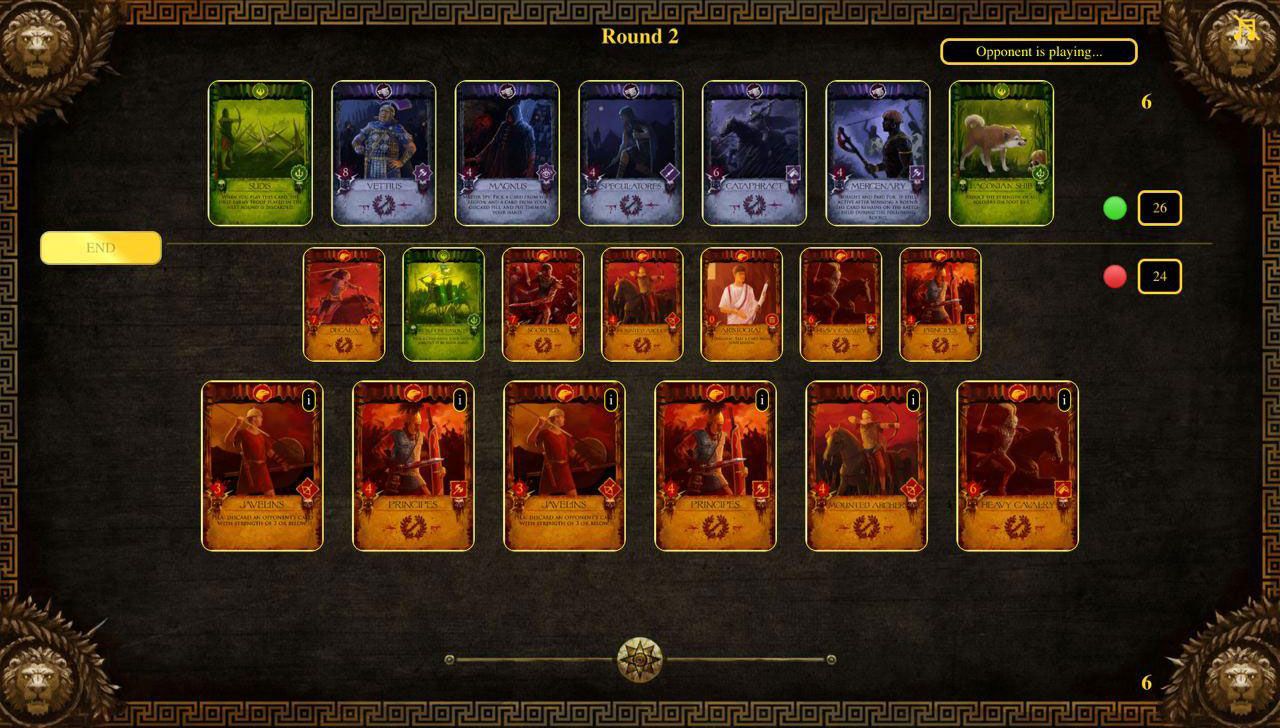The image size is (1280, 728).
Task: Select the green card with the dog
Action: coord(1001,153)
